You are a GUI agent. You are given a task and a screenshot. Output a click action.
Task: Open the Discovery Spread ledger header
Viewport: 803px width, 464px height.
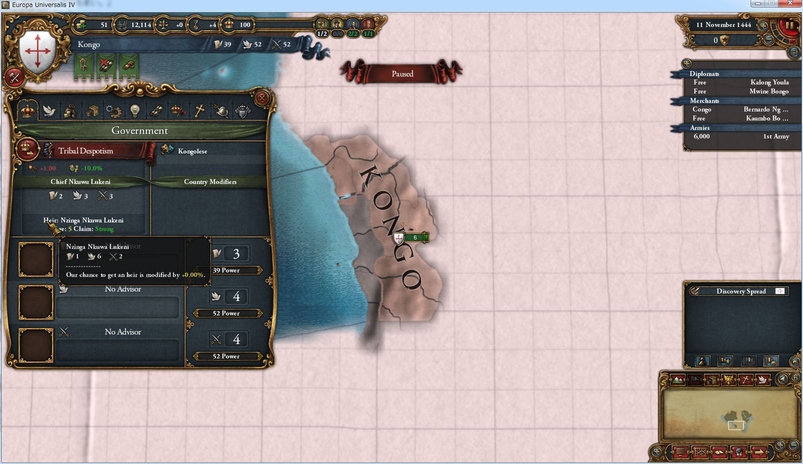(x=741, y=291)
